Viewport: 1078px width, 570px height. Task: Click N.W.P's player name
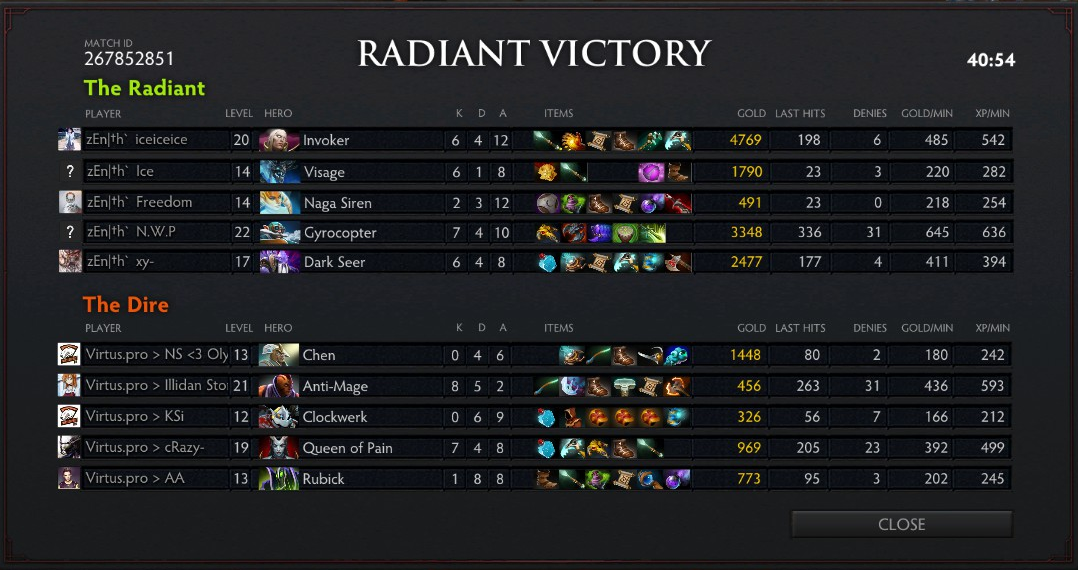(x=131, y=232)
